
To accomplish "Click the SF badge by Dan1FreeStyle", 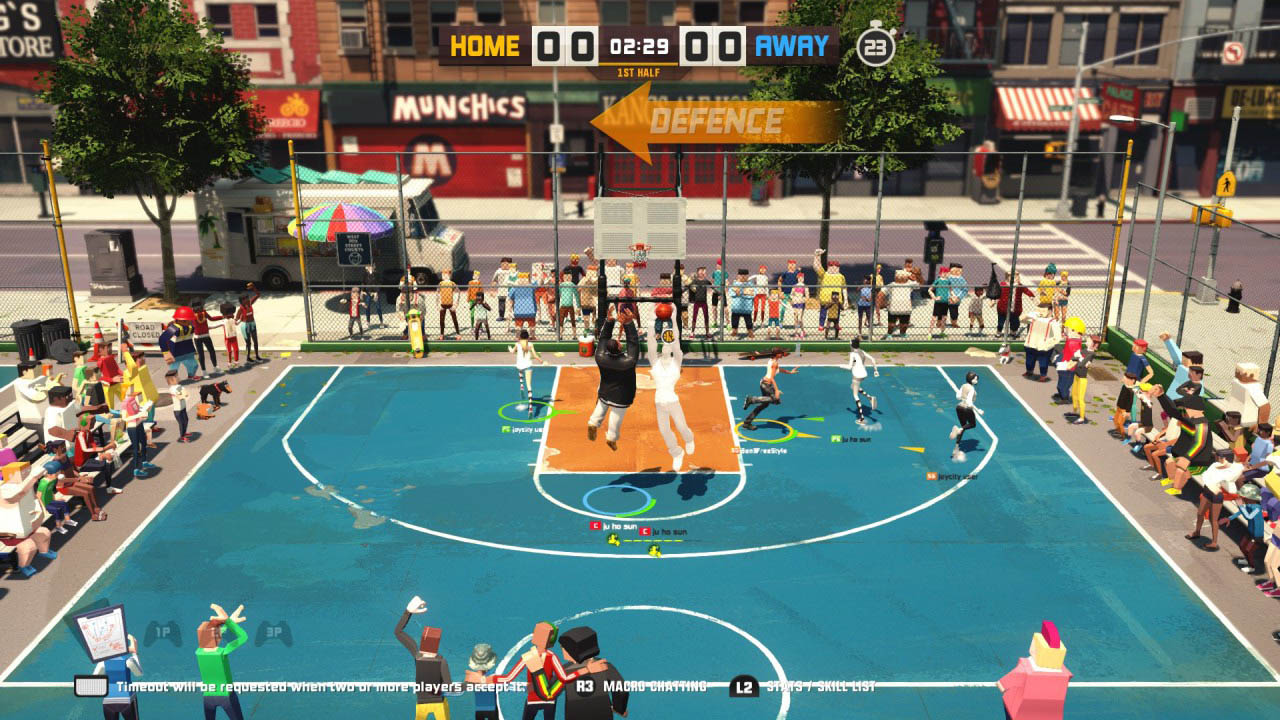I will [x=736, y=449].
